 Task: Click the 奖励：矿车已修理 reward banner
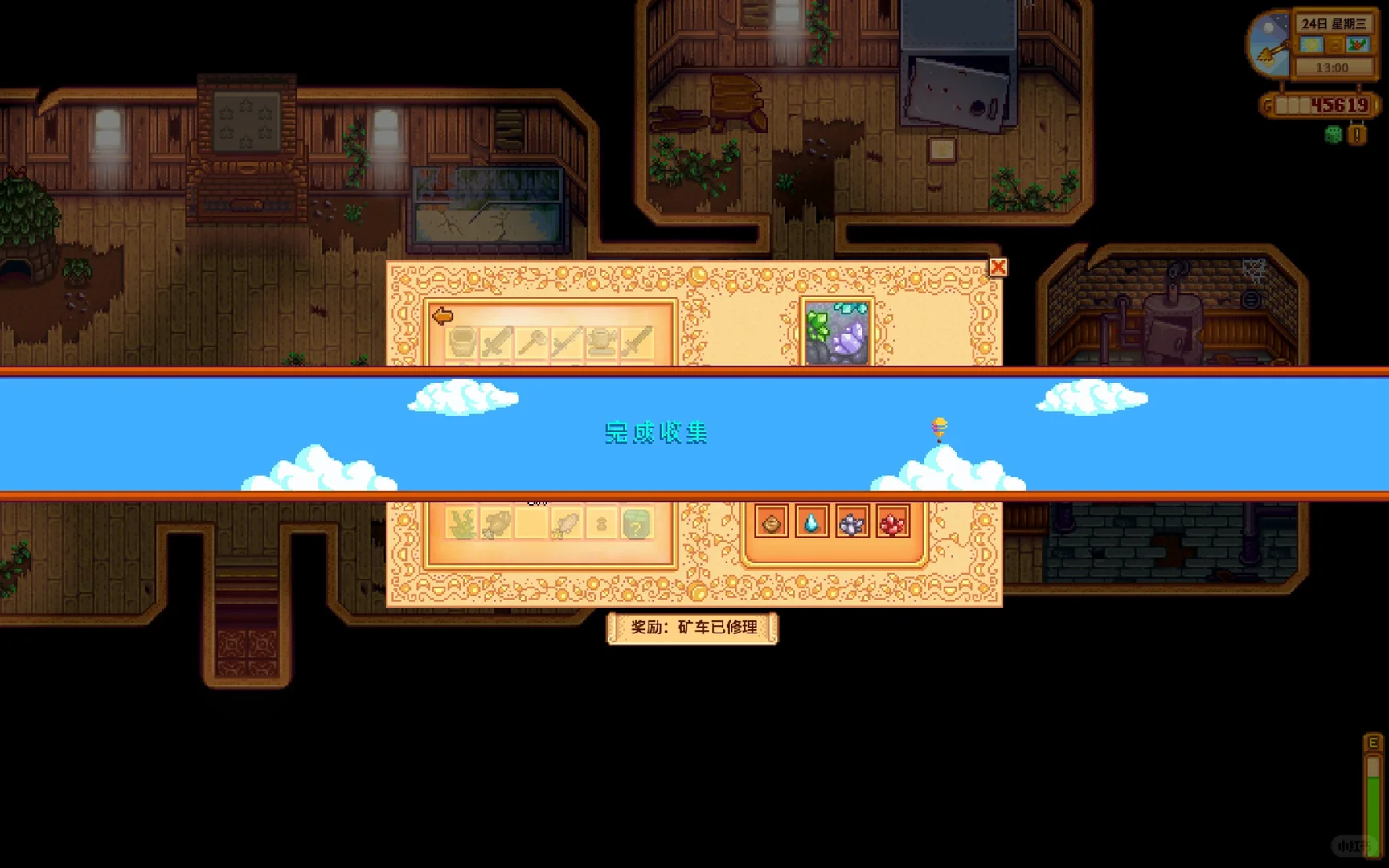click(x=693, y=629)
